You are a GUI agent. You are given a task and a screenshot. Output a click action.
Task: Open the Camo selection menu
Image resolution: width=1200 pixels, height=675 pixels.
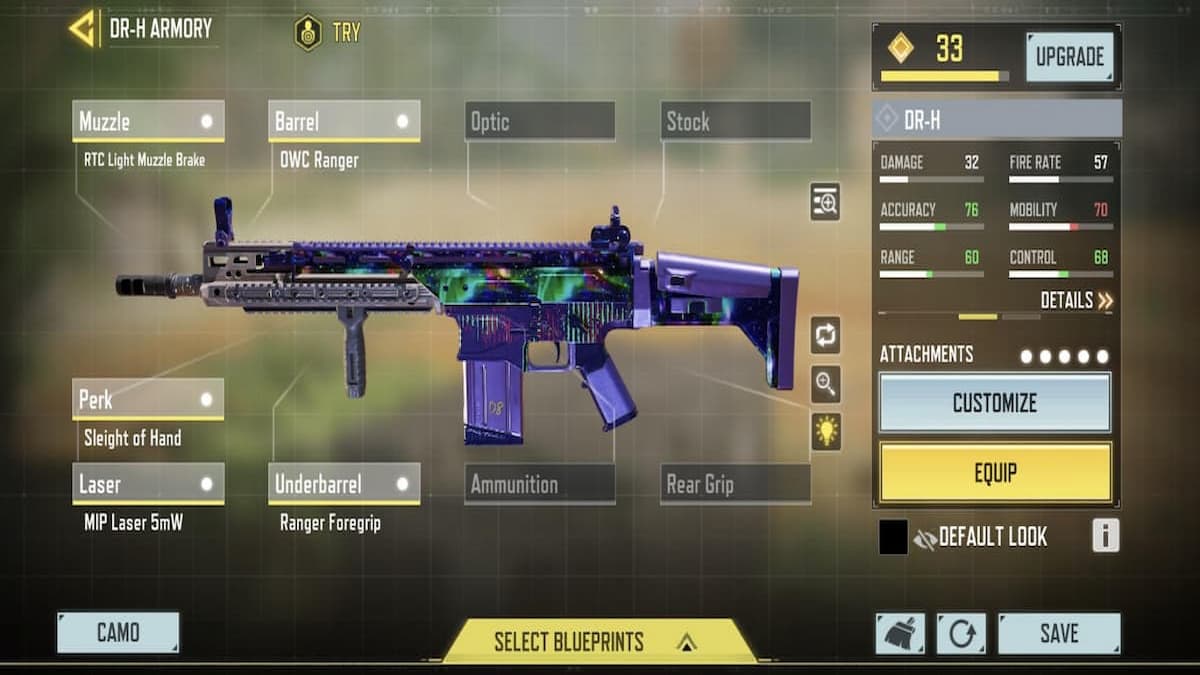click(118, 632)
